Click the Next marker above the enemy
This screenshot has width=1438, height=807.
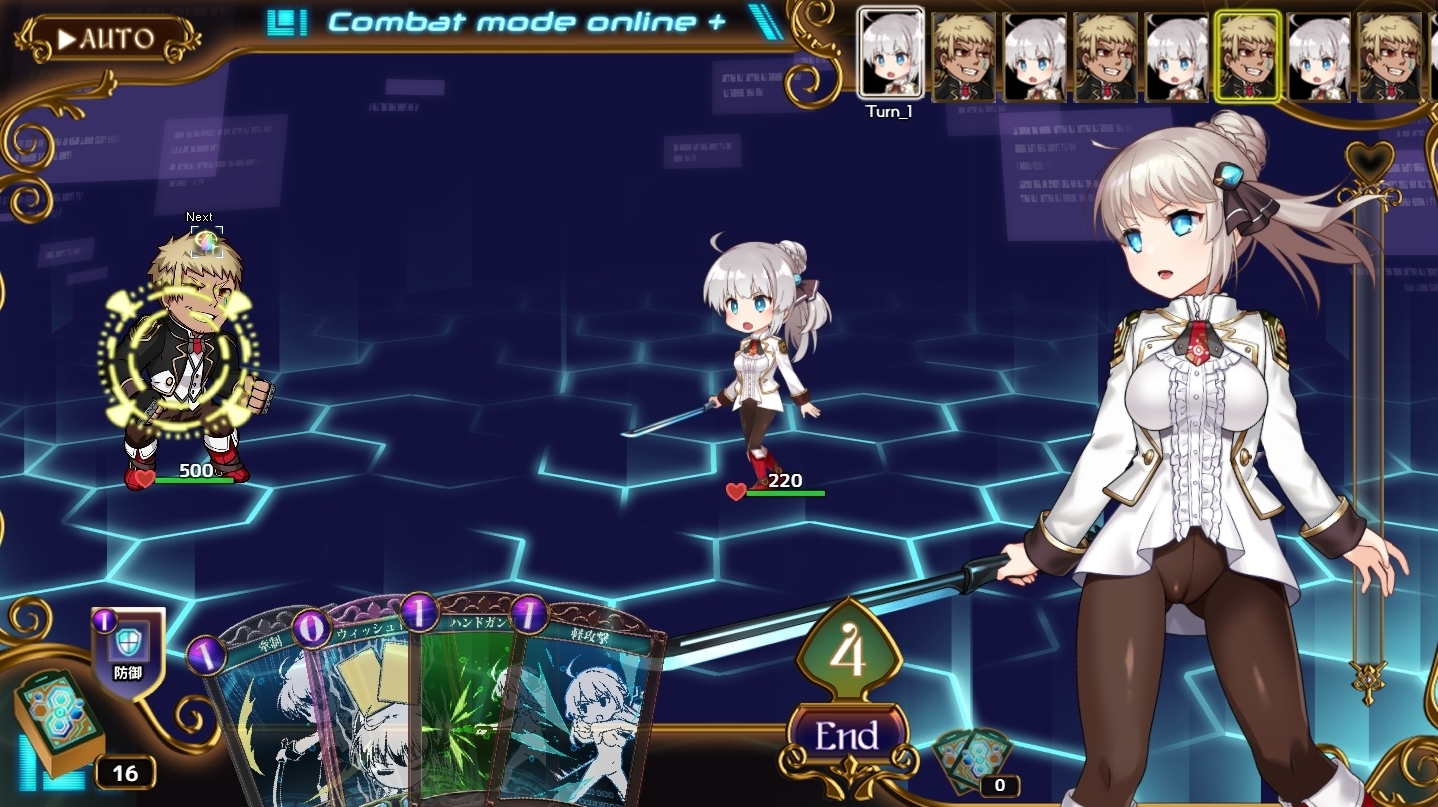198,216
